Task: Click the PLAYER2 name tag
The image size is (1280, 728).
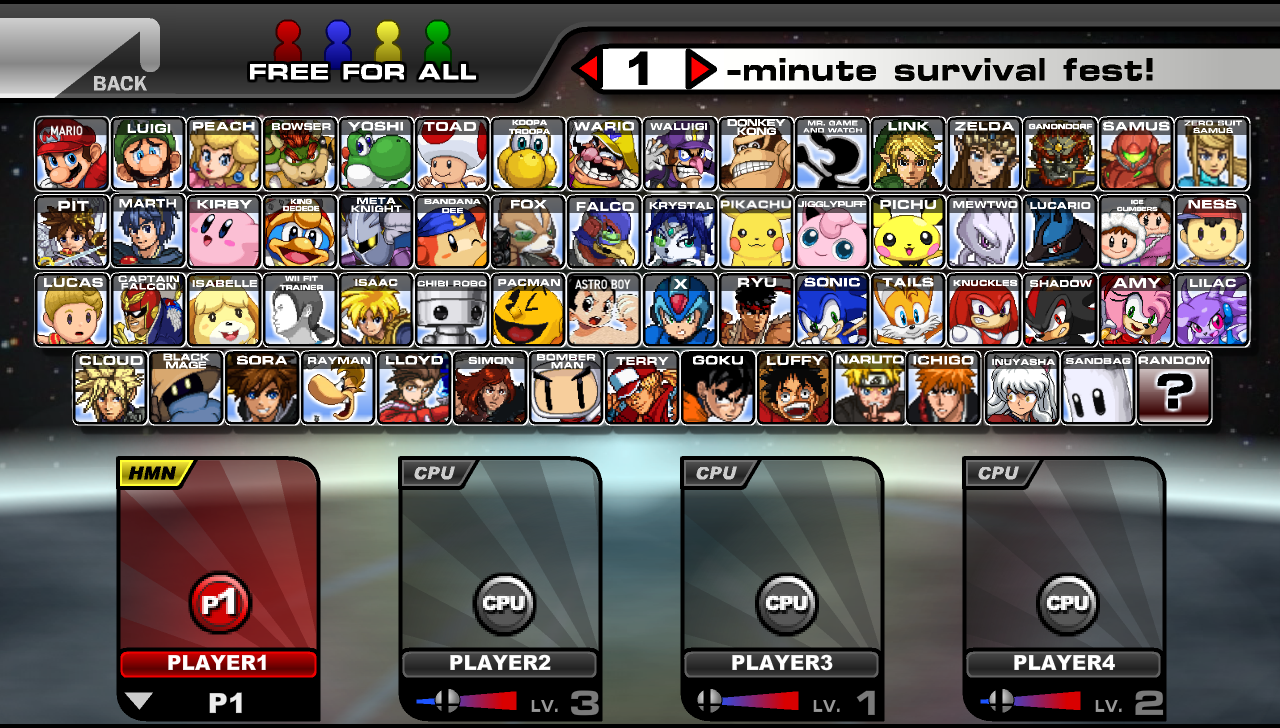Action: (499, 663)
